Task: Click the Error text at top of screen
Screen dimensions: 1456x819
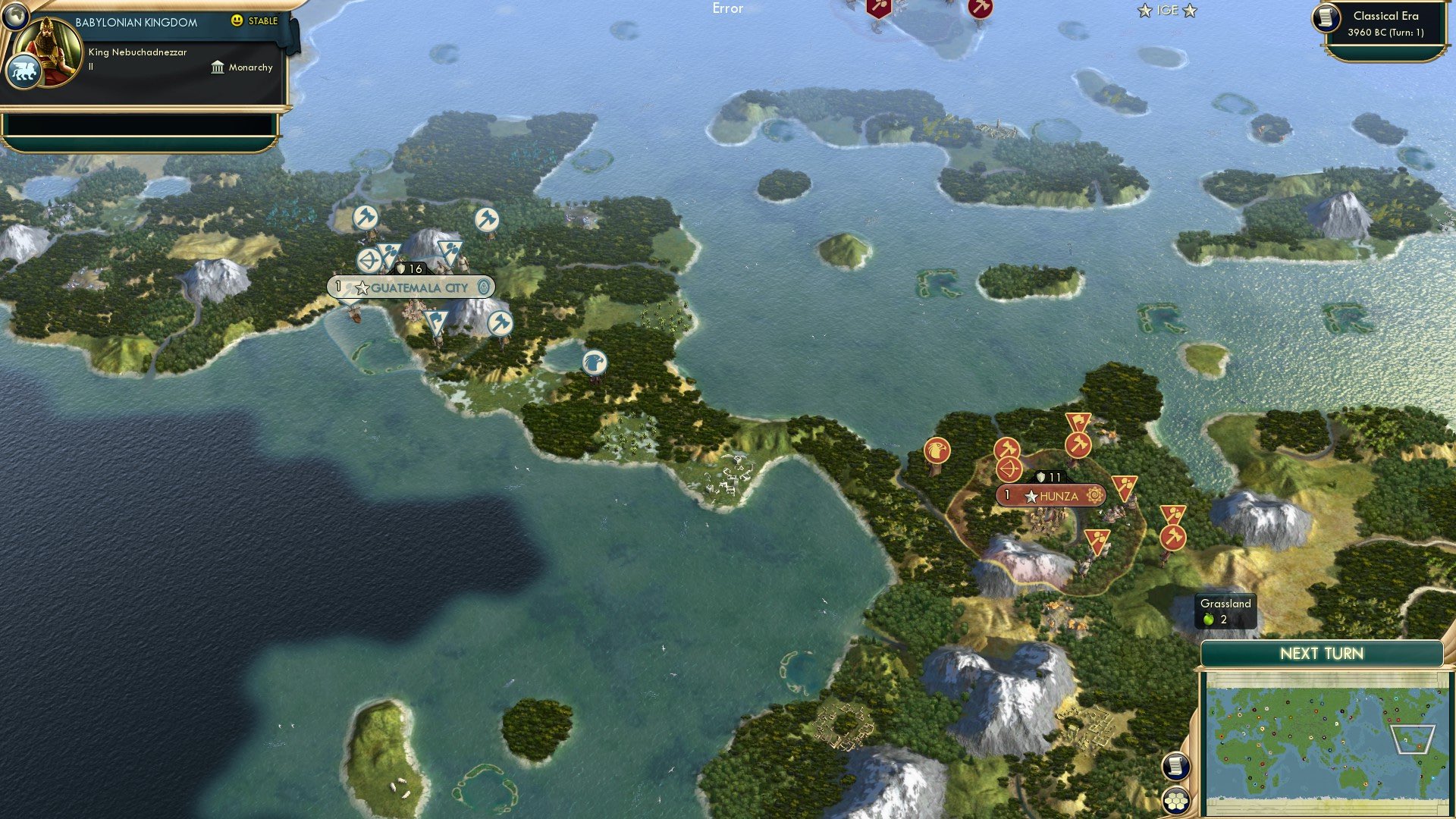Action: (727, 8)
